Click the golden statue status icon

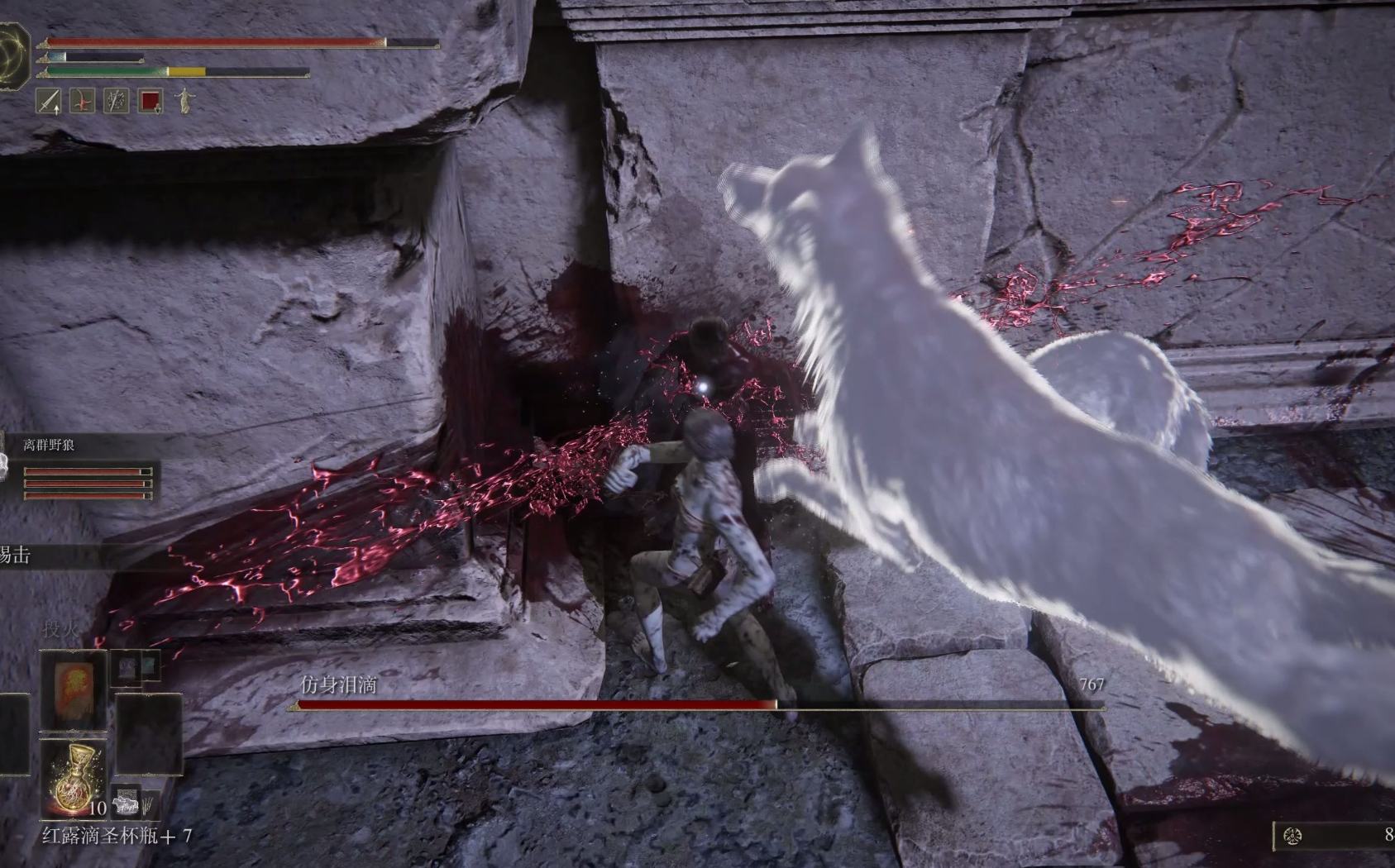coord(184,102)
